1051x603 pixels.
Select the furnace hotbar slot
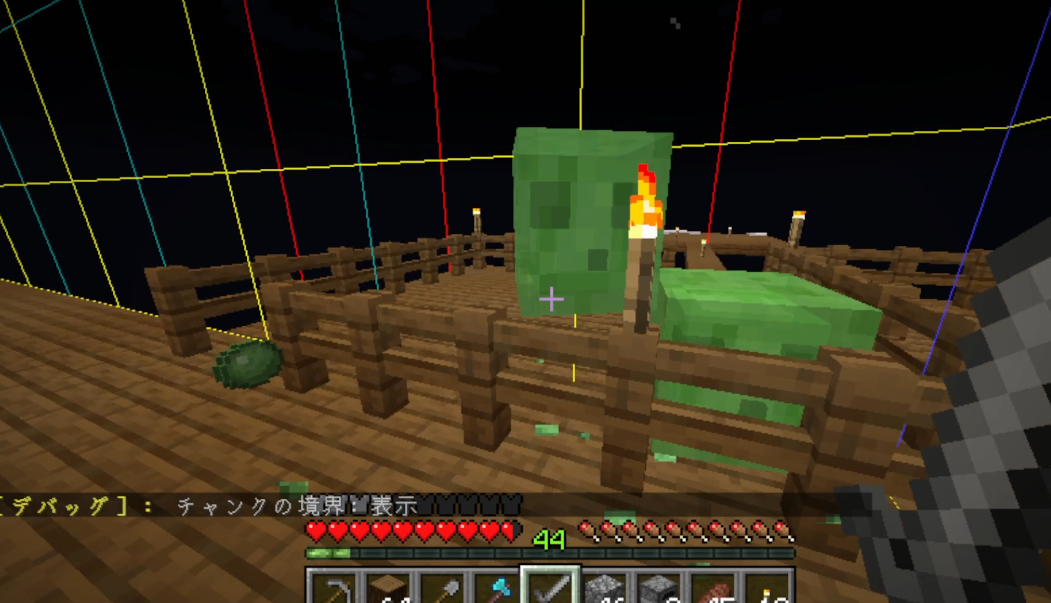pyautogui.click(x=660, y=590)
